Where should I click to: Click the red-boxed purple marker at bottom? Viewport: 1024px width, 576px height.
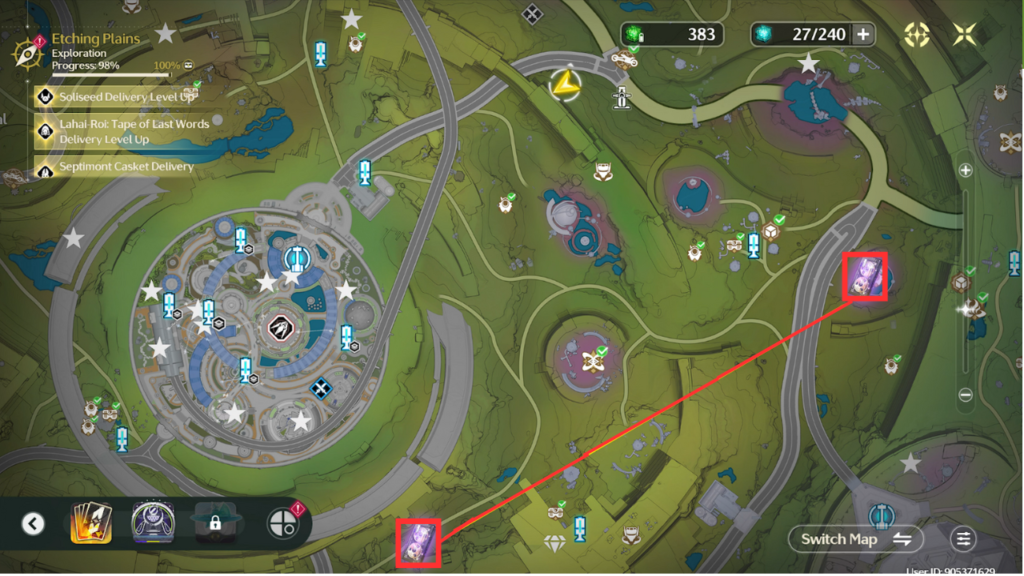point(416,541)
